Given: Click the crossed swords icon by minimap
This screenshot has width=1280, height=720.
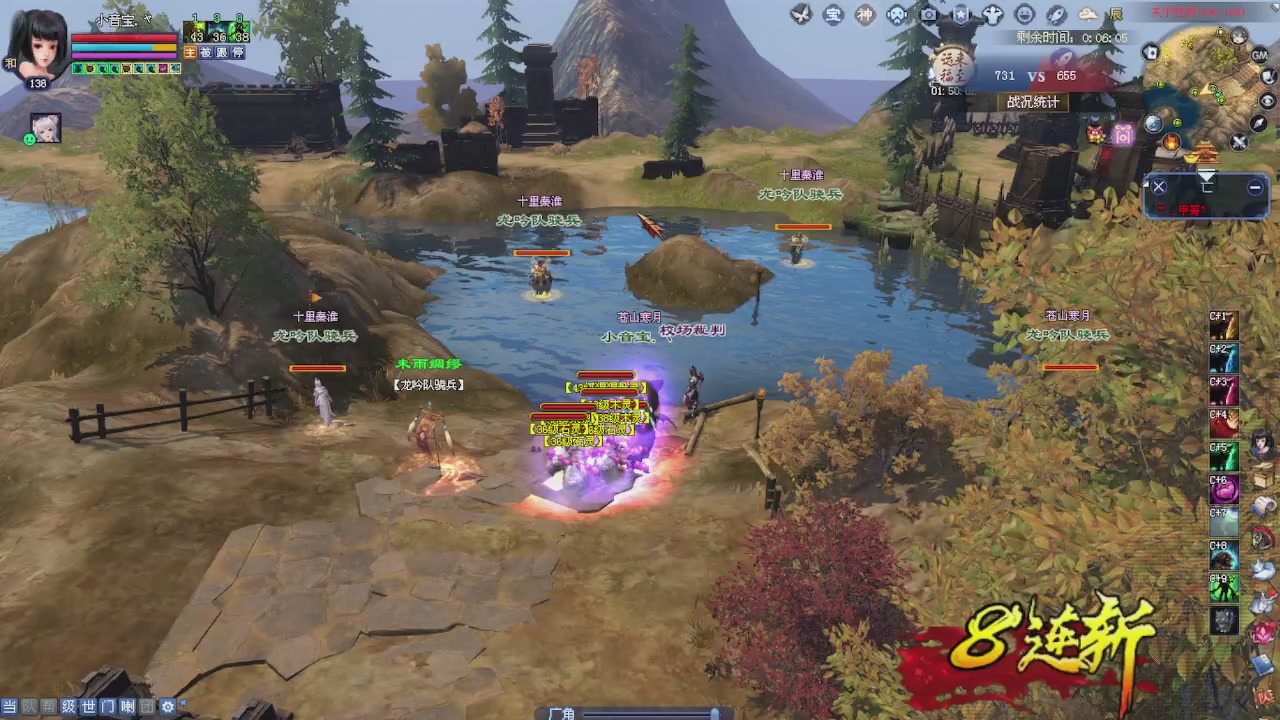Looking at the screenshot, I should click(x=1239, y=143).
